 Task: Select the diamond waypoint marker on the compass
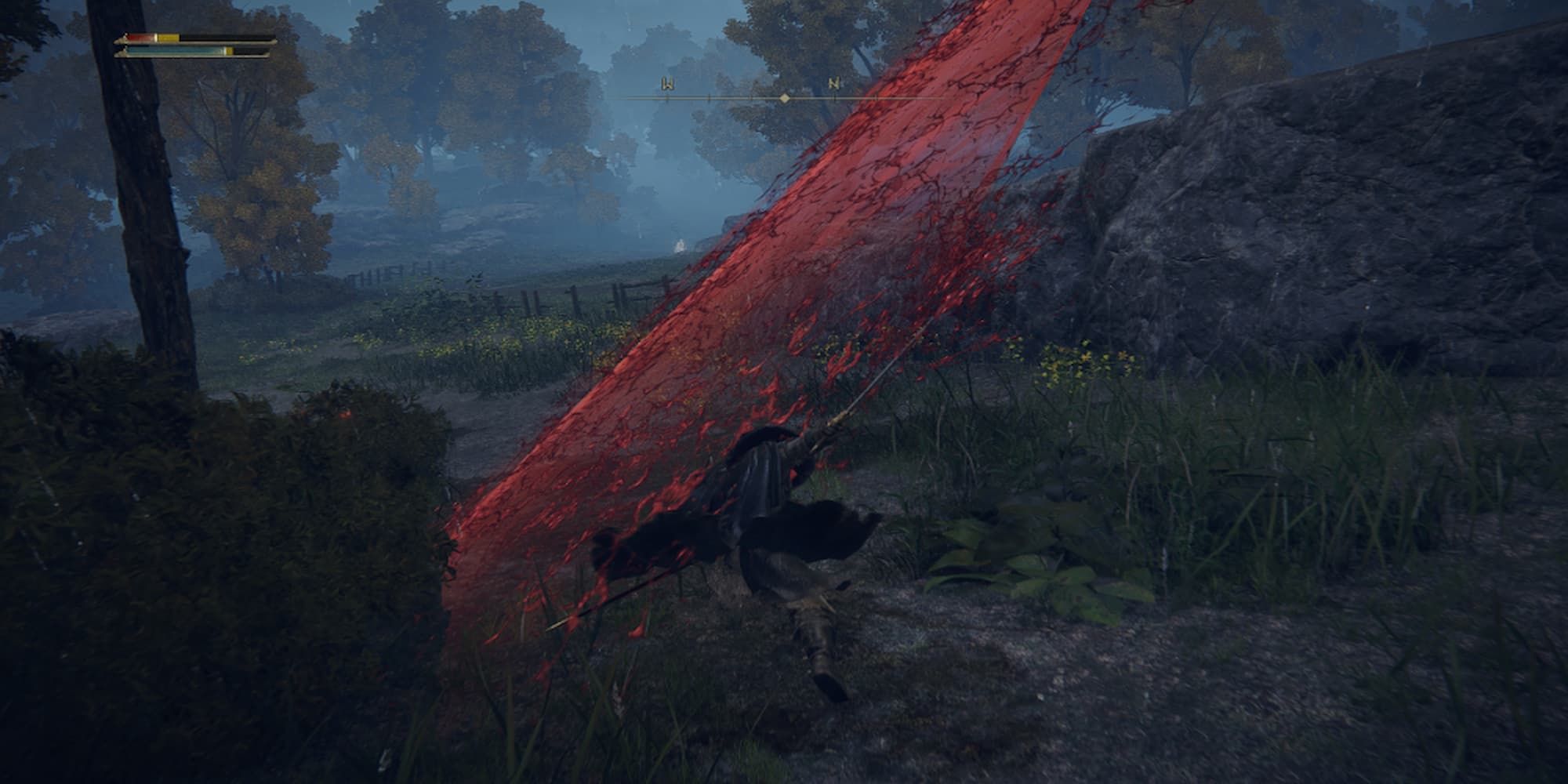784,97
